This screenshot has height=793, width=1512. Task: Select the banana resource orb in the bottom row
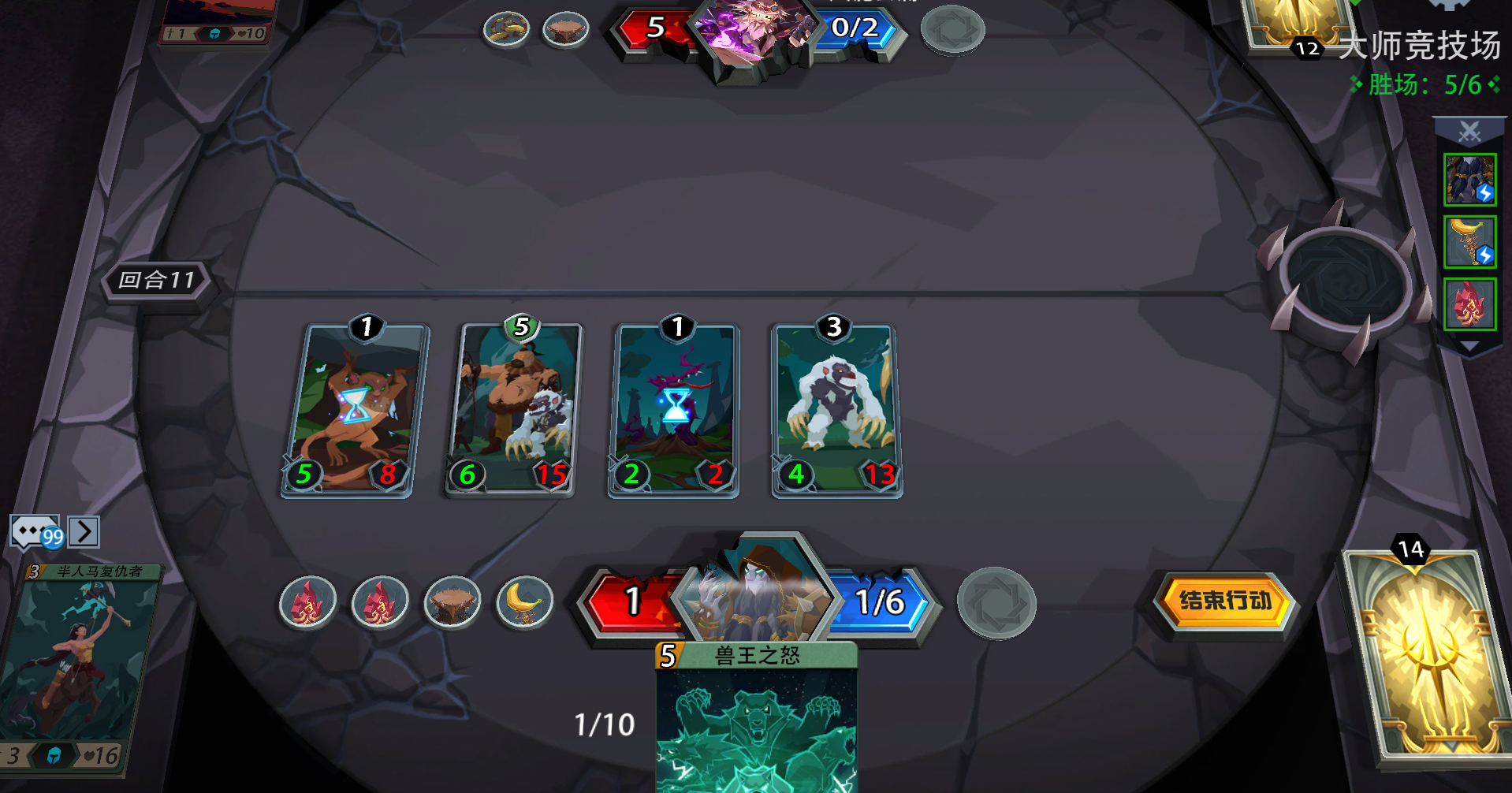(523, 600)
